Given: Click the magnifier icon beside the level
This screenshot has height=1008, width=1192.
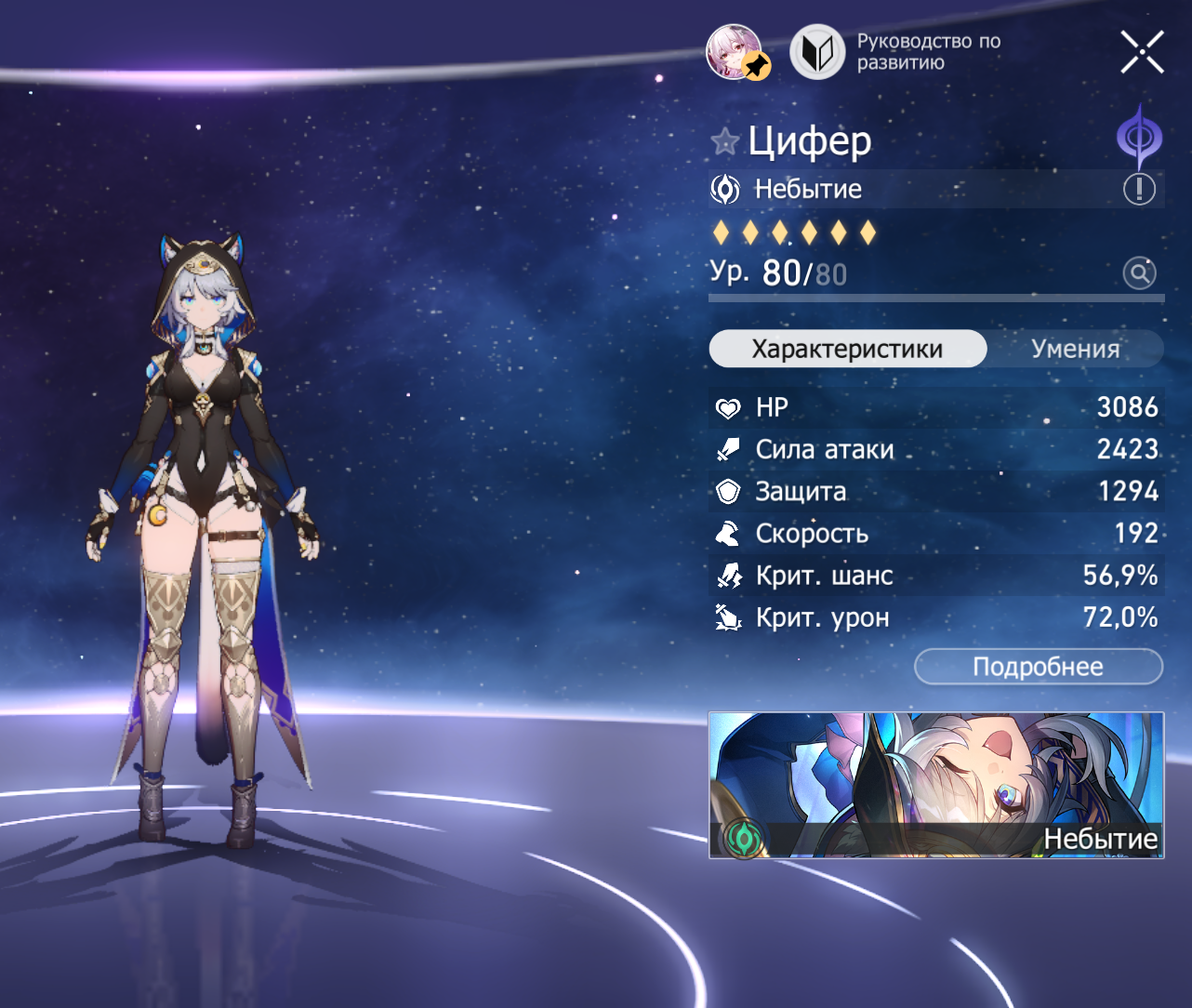Looking at the screenshot, I should [1139, 273].
